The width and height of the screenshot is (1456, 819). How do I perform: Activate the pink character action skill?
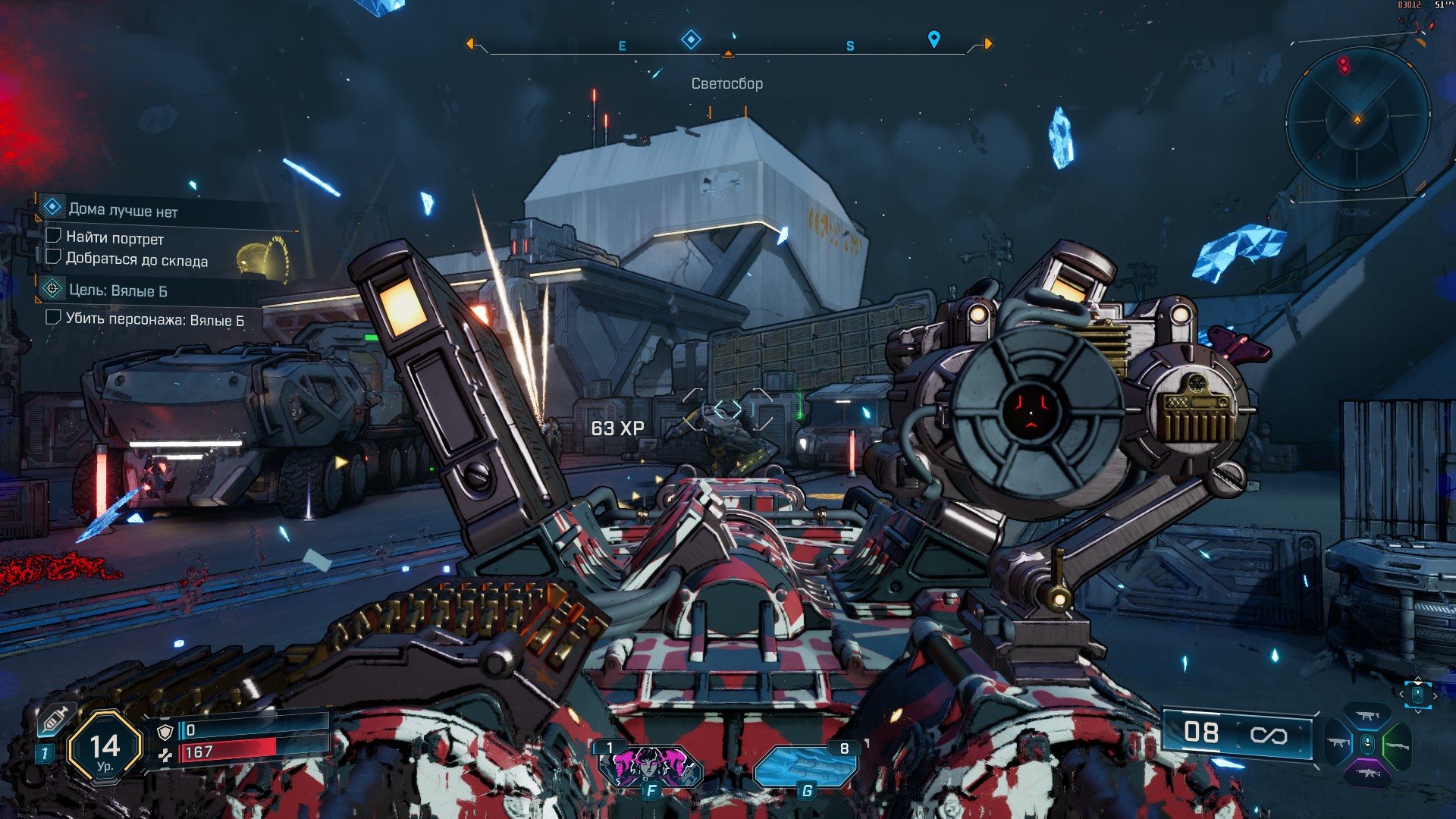[651, 766]
